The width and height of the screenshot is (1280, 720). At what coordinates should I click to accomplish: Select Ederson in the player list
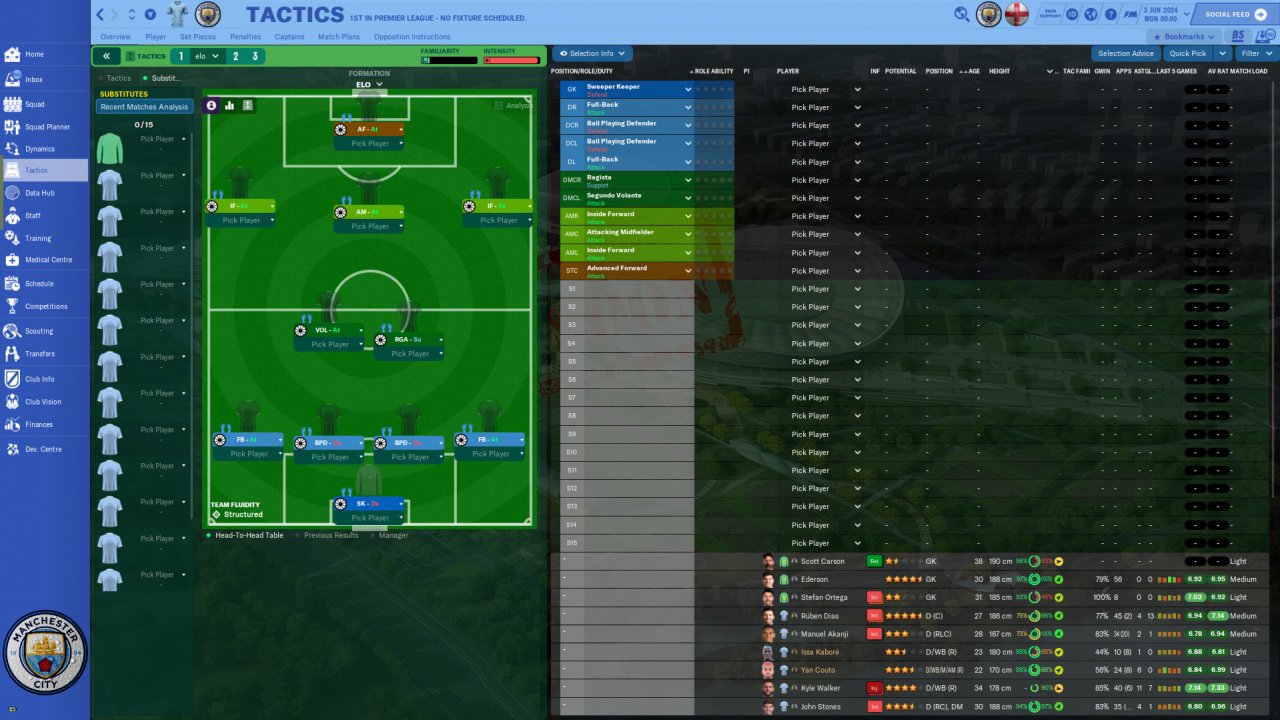click(816, 580)
